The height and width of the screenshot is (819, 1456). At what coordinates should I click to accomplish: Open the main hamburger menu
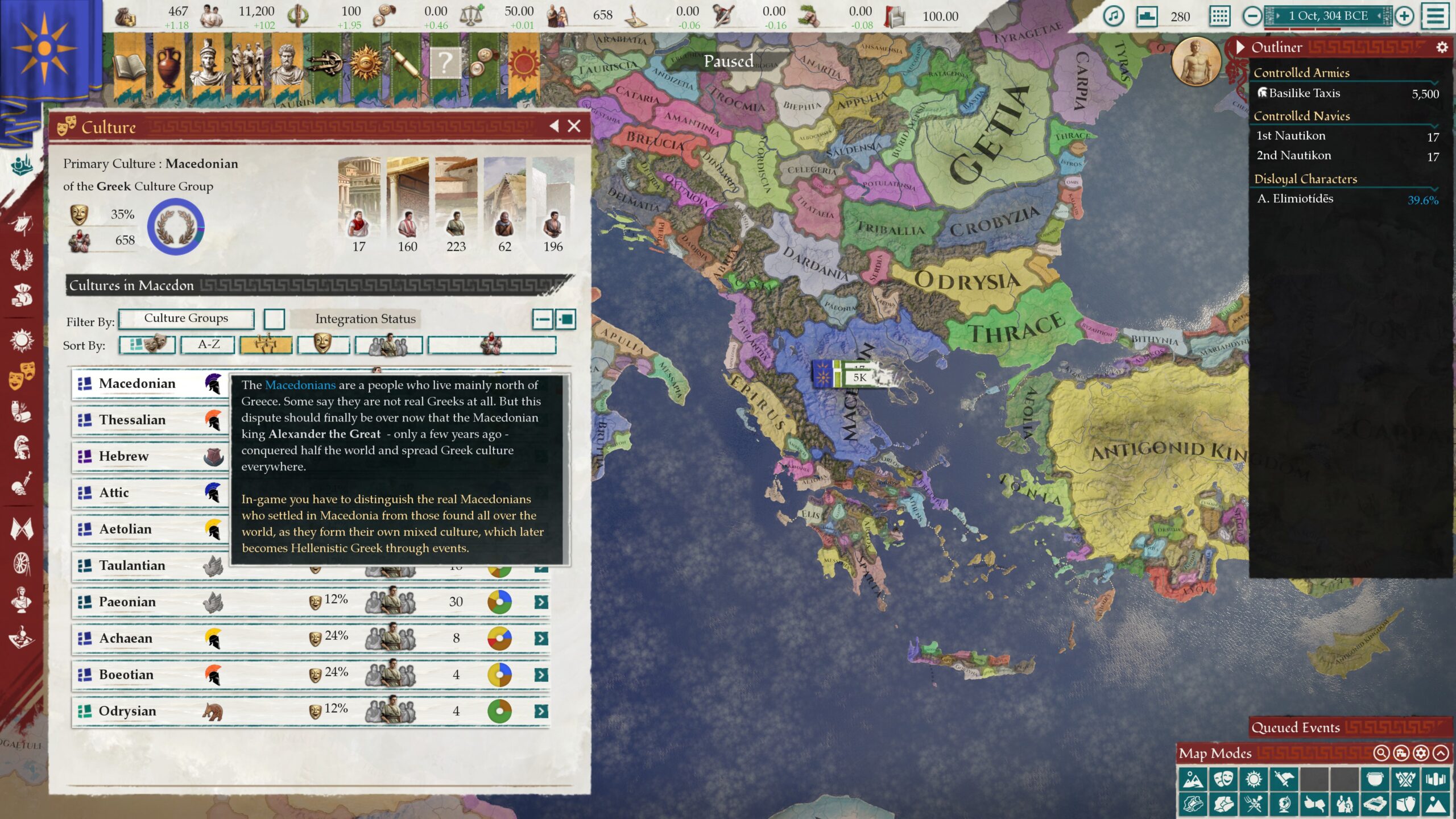1436,16
